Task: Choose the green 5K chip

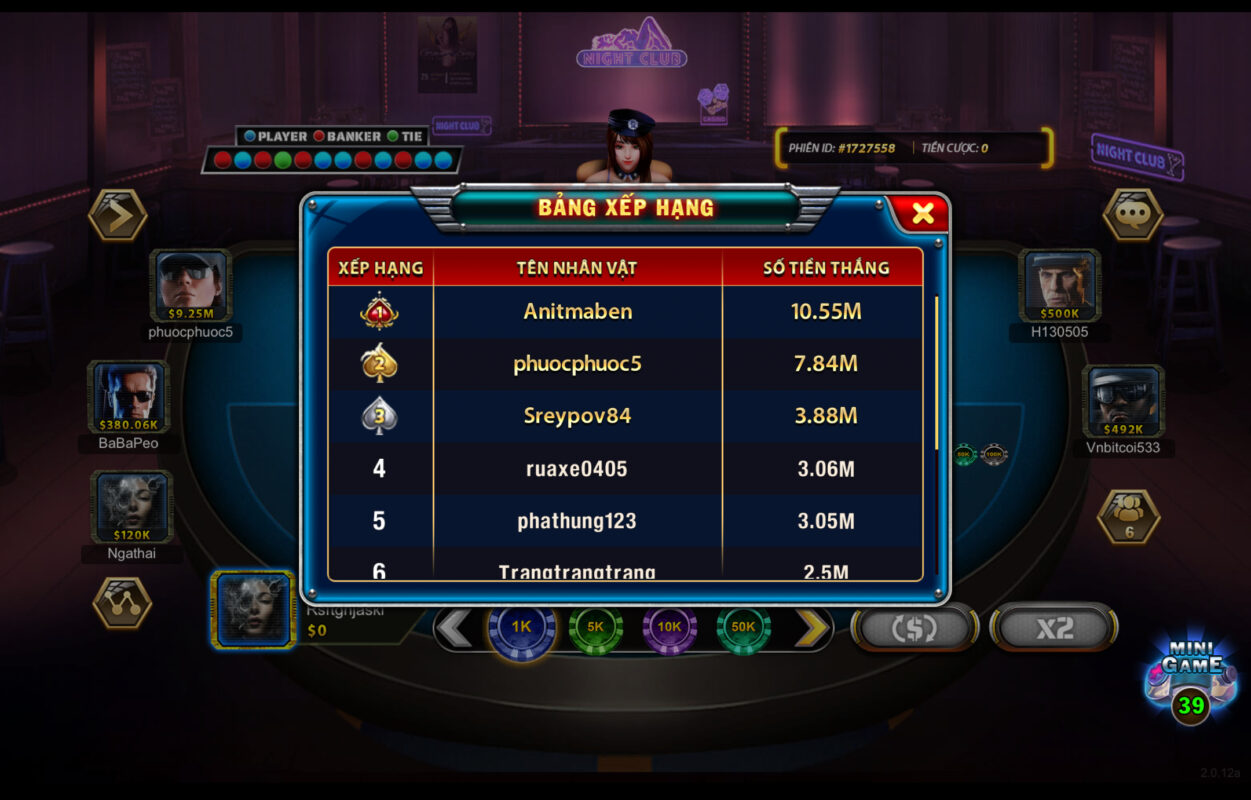Action: tap(595, 627)
